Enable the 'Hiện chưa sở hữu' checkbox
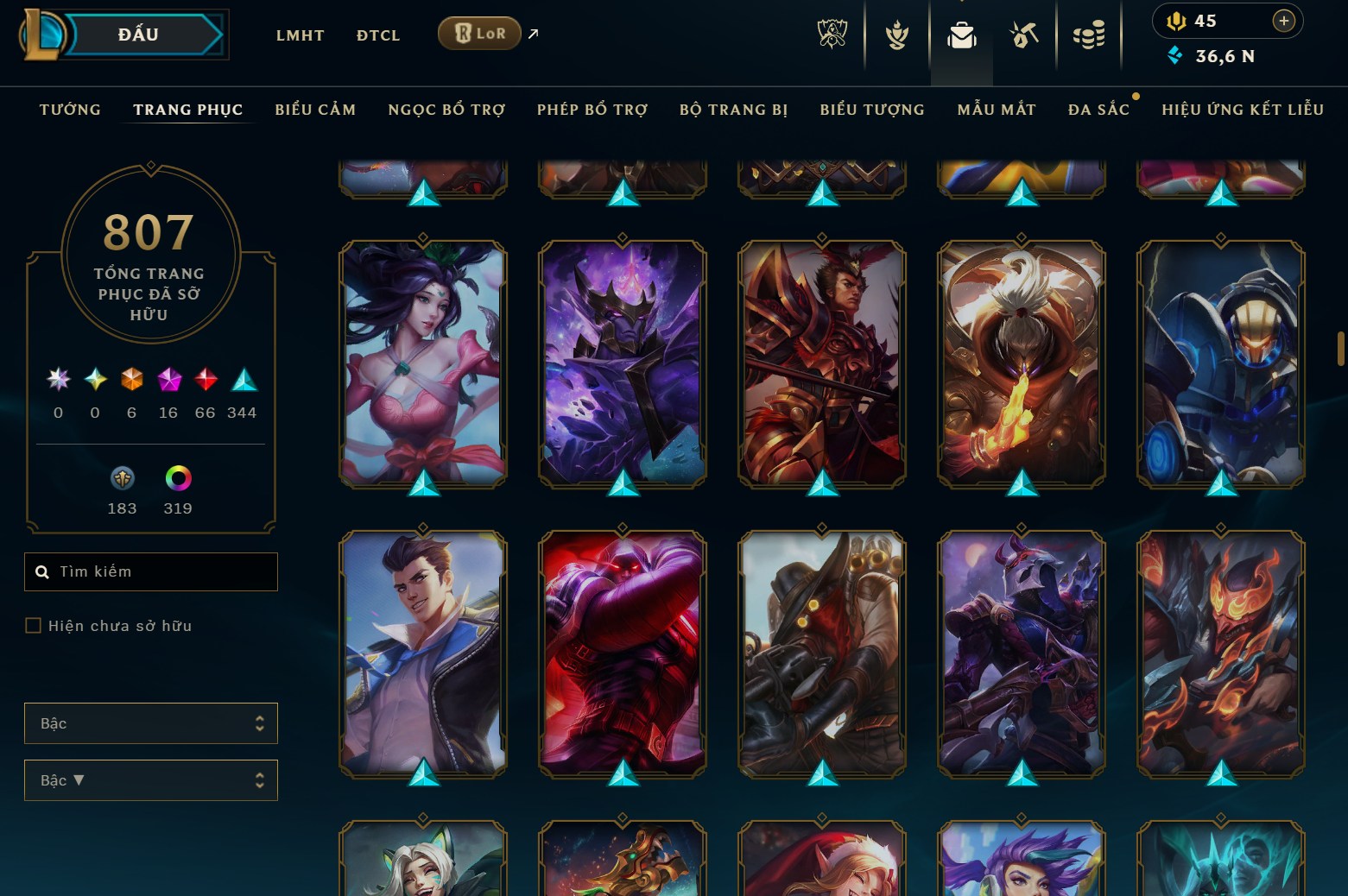 pyautogui.click(x=32, y=625)
